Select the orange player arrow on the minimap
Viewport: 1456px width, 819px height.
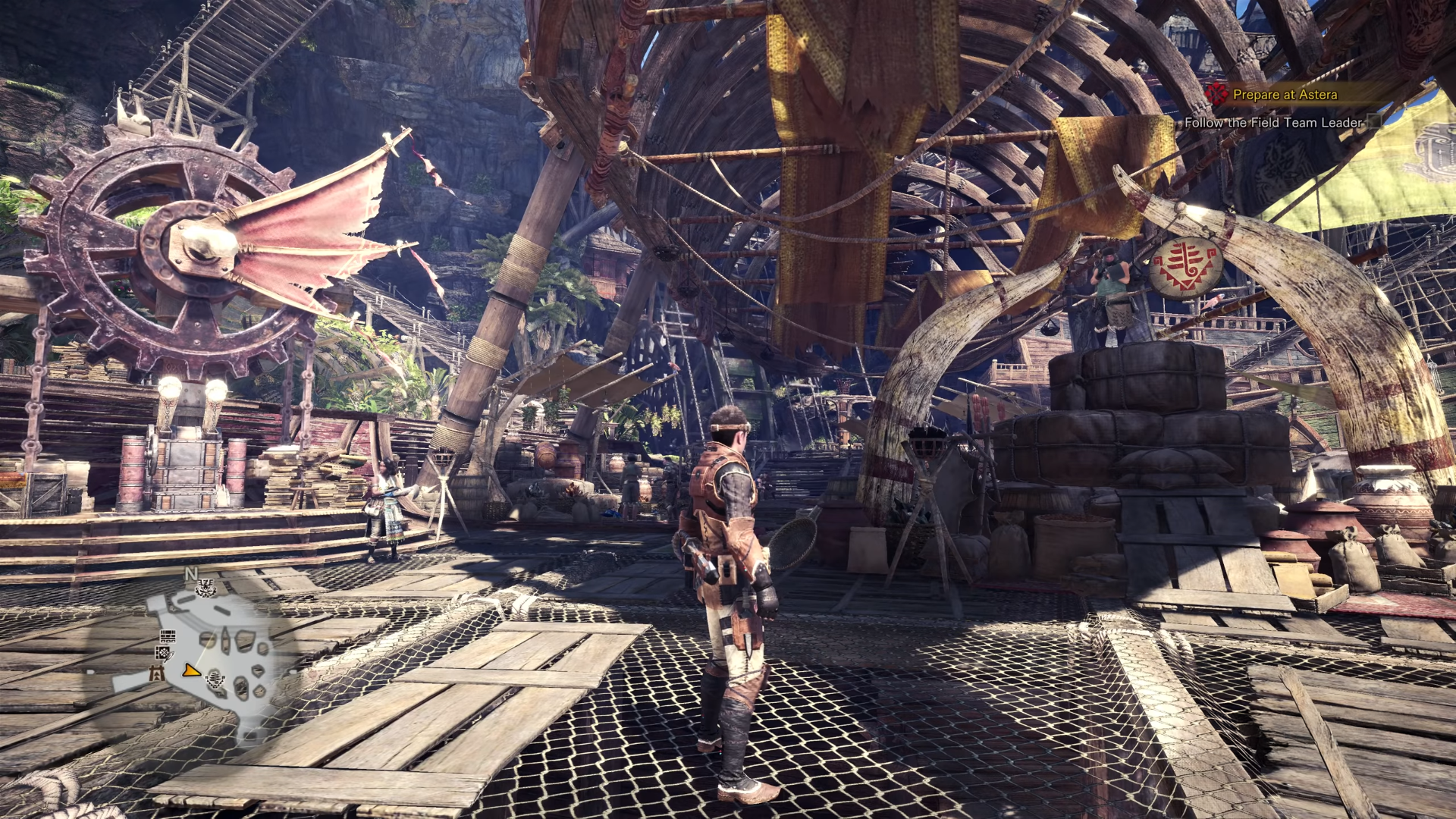[x=191, y=670]
